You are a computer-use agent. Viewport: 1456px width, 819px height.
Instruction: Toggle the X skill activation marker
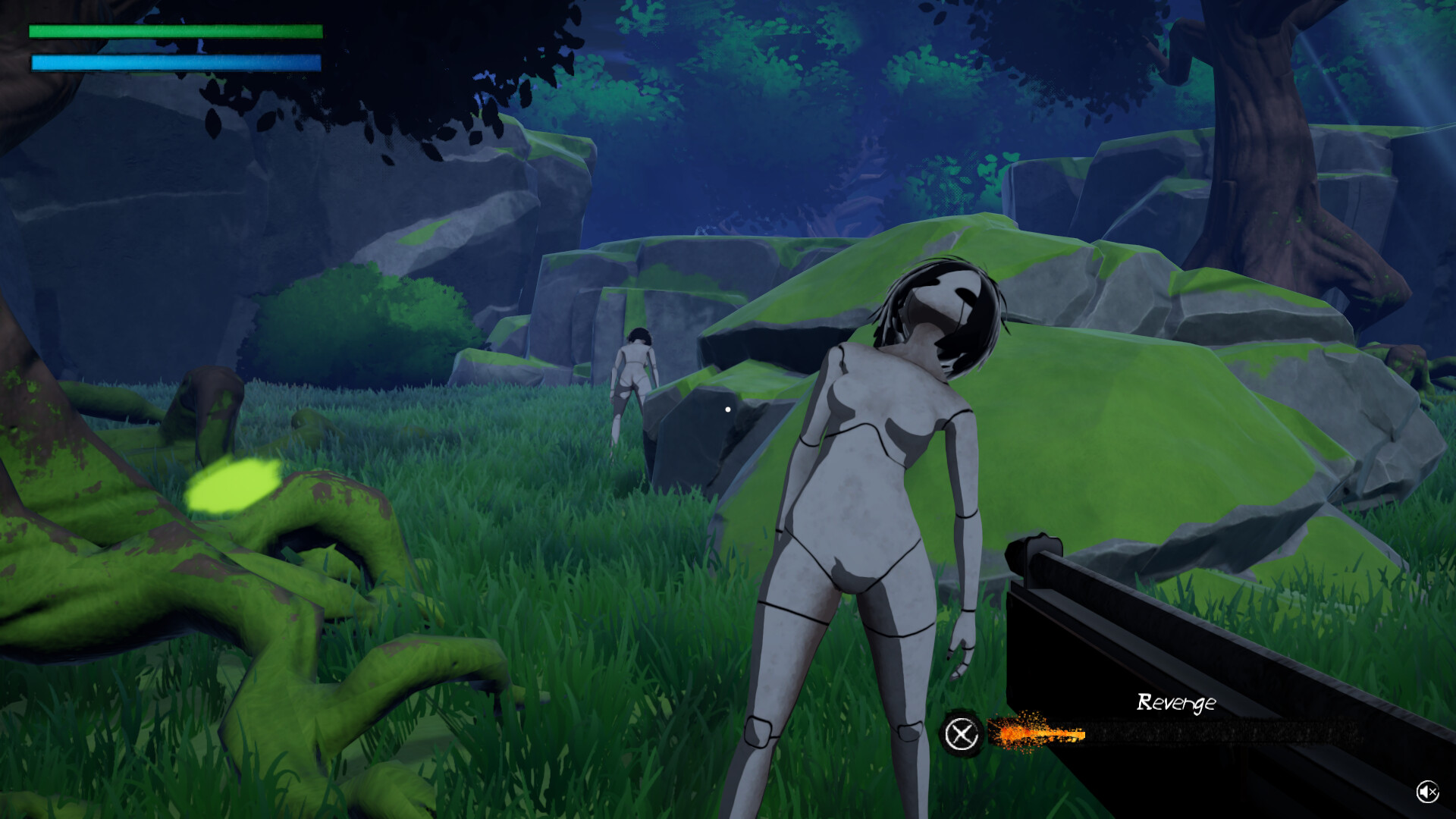tap(962, 734)
